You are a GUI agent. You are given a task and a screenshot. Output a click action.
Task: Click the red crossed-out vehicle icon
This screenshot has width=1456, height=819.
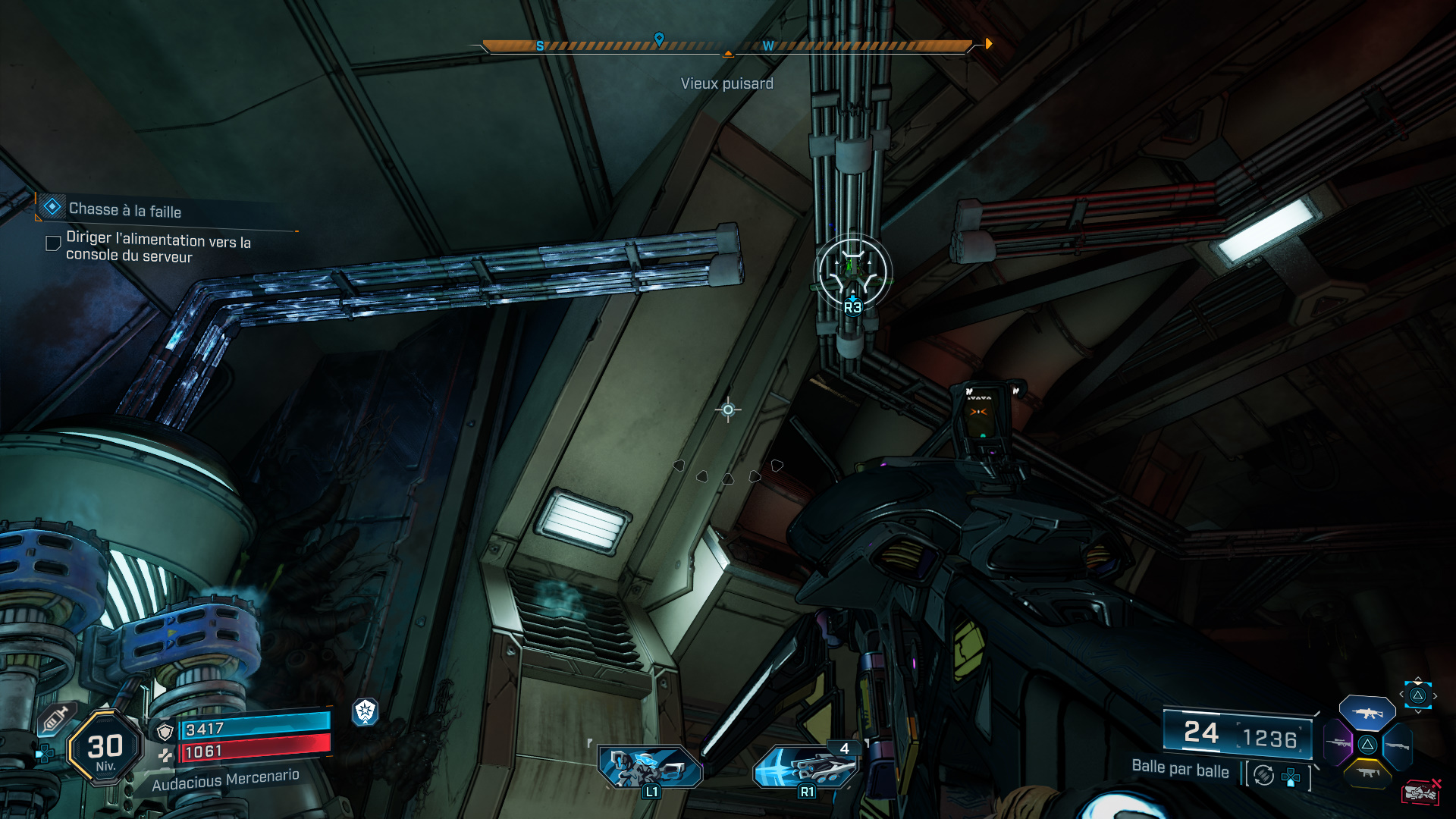tap(1420, 792)
